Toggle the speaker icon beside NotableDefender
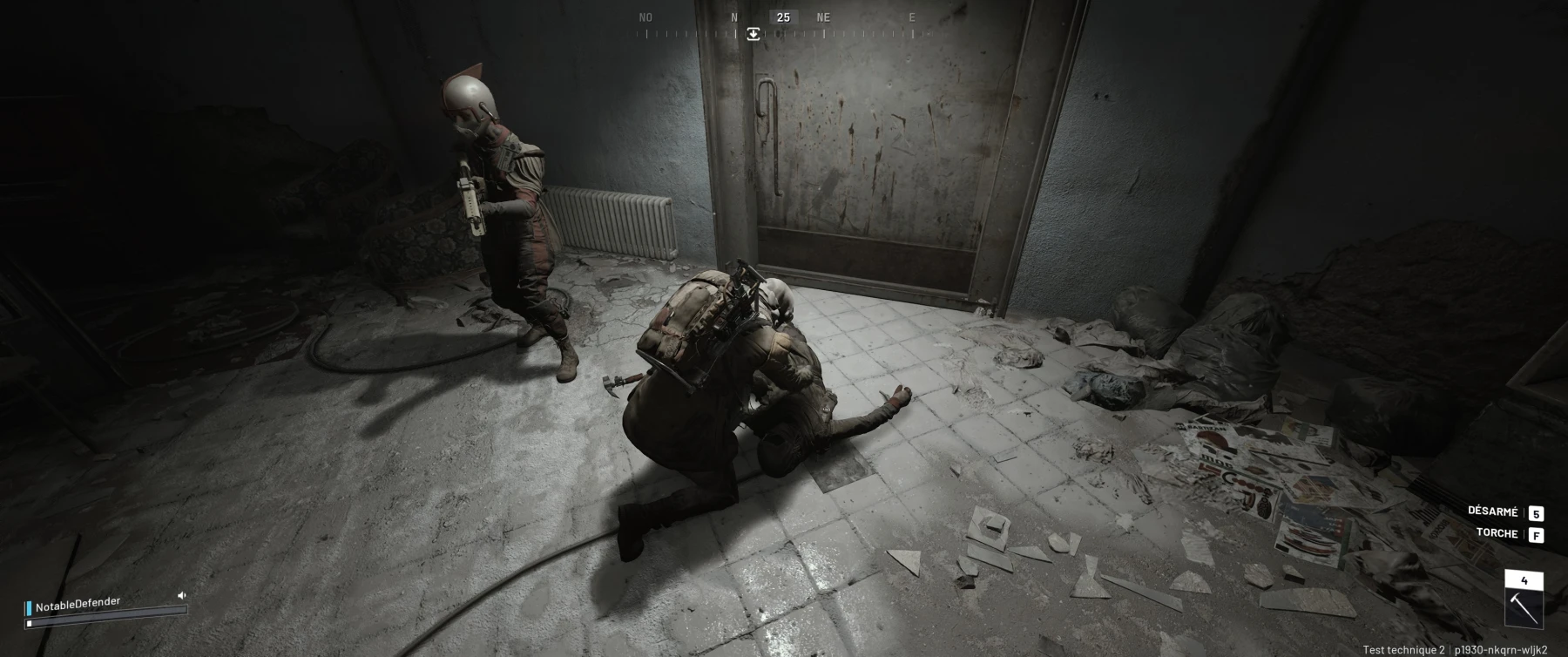 coord(182,595)
